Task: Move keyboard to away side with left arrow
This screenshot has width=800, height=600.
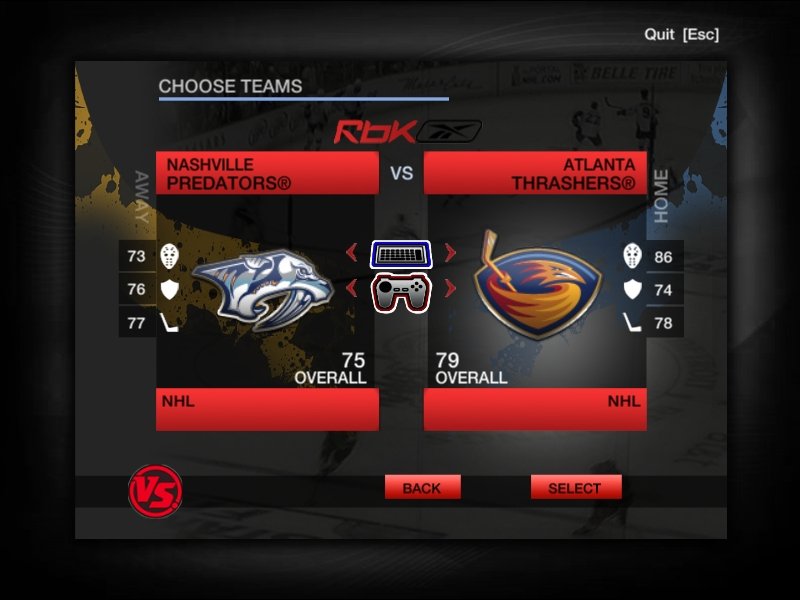Action: pos(351,254)
